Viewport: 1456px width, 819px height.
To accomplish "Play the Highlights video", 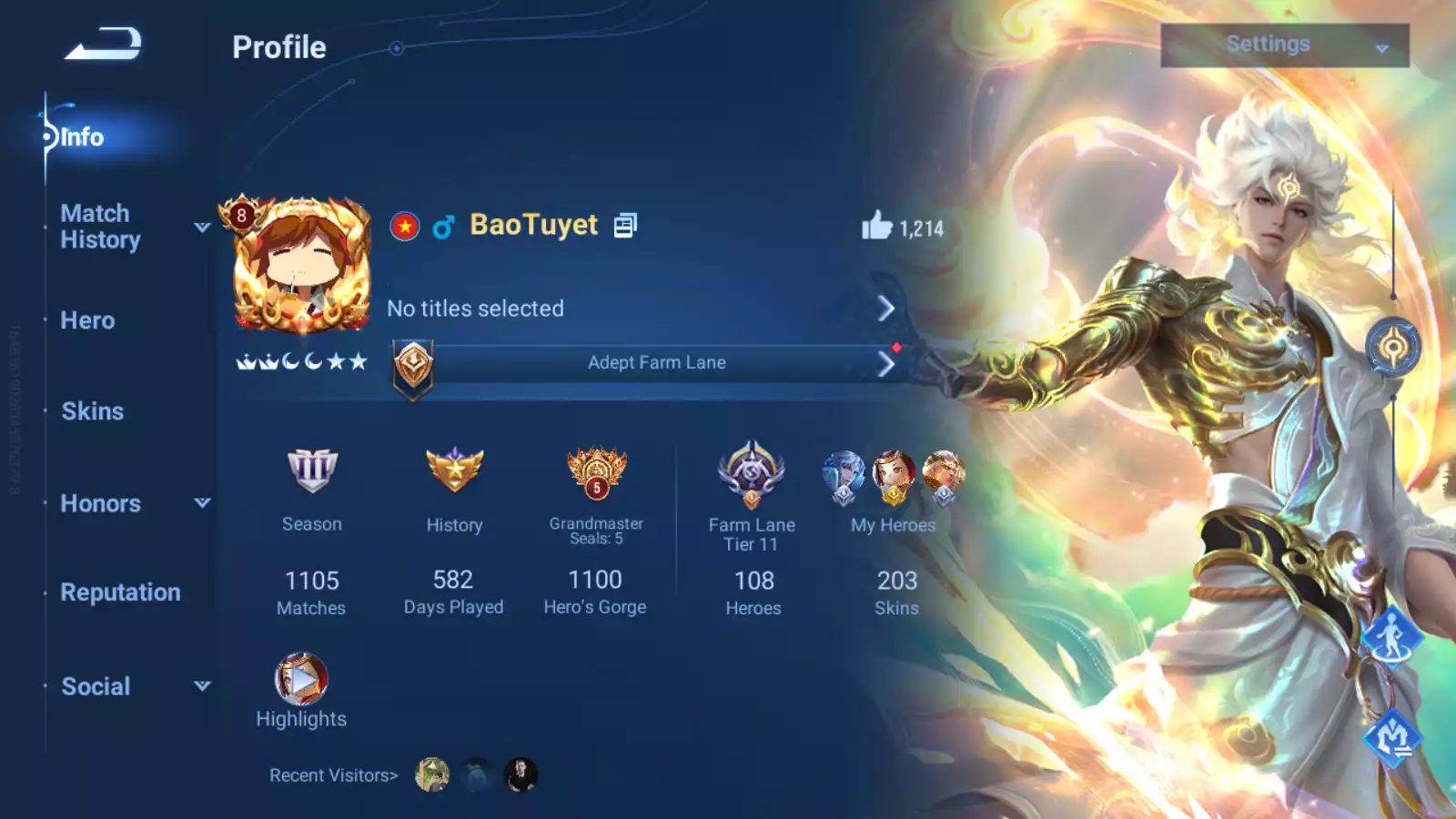I will point(301,679).
